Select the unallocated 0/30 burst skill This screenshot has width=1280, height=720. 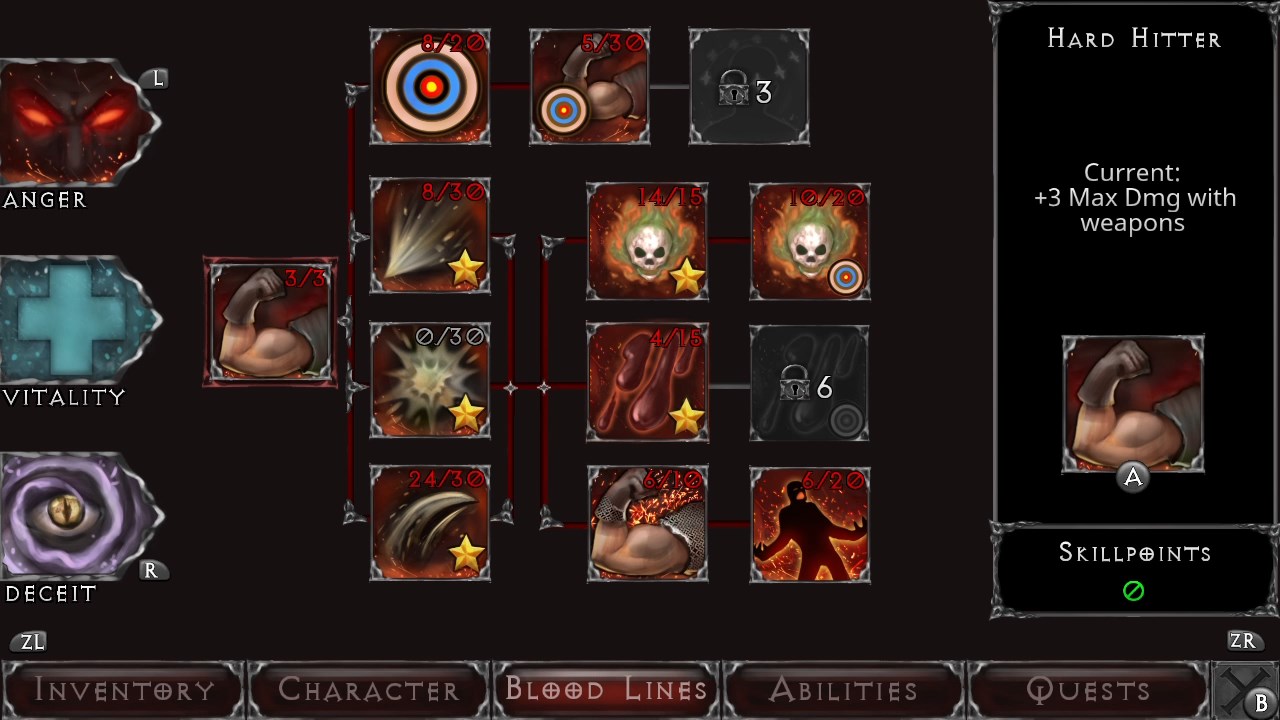click(429, 383)
